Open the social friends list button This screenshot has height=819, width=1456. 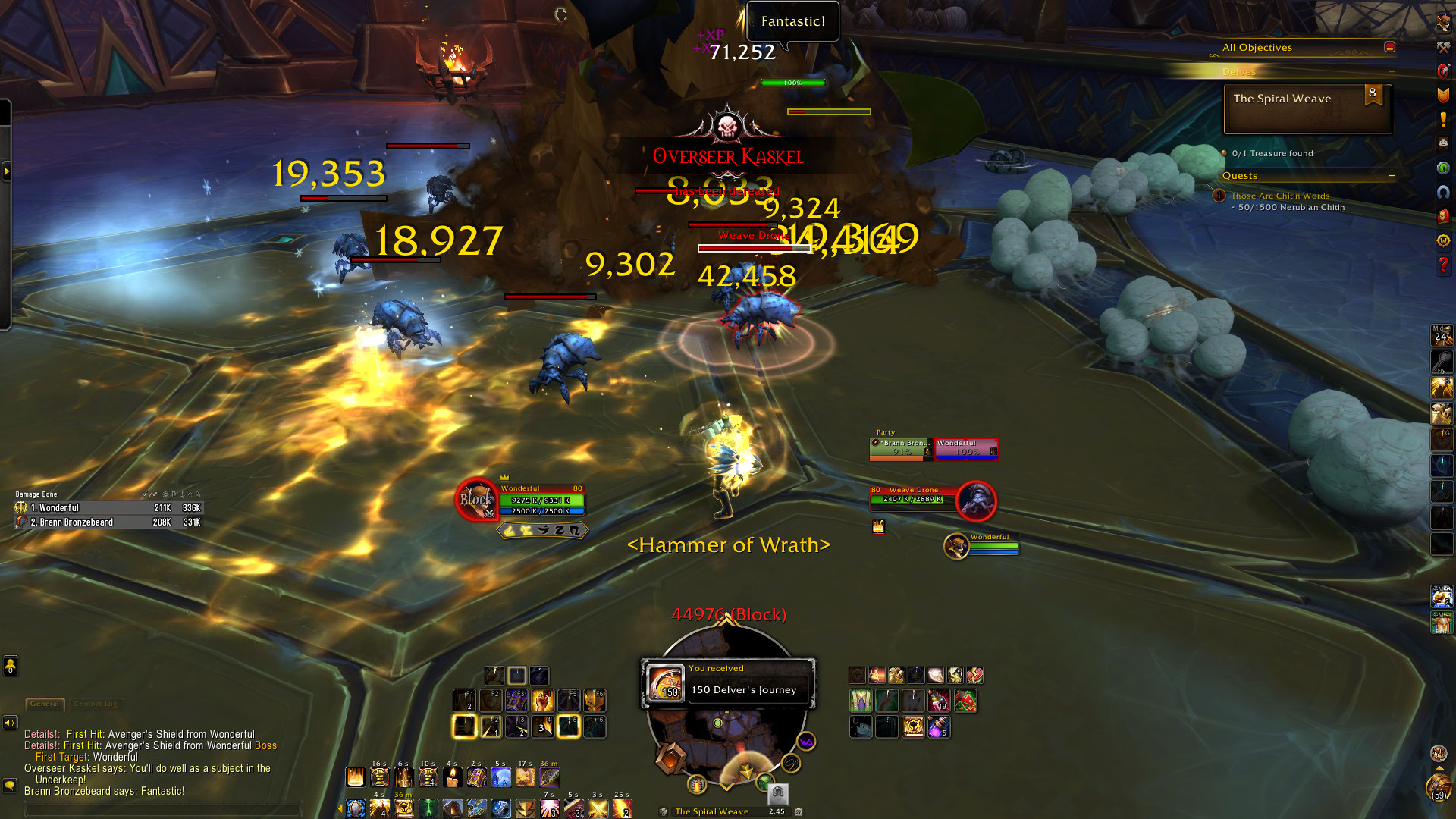[x=10, y=666]
